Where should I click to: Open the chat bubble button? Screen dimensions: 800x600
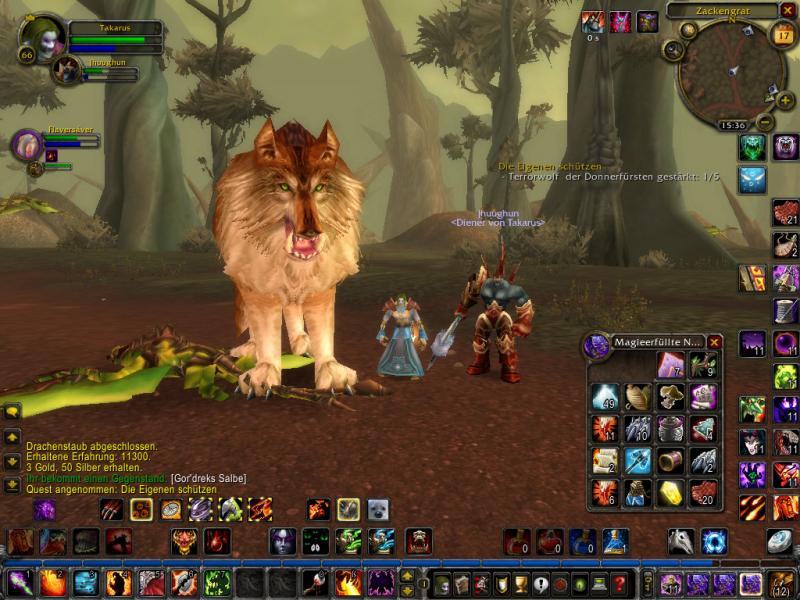click(x=12, y=410)
